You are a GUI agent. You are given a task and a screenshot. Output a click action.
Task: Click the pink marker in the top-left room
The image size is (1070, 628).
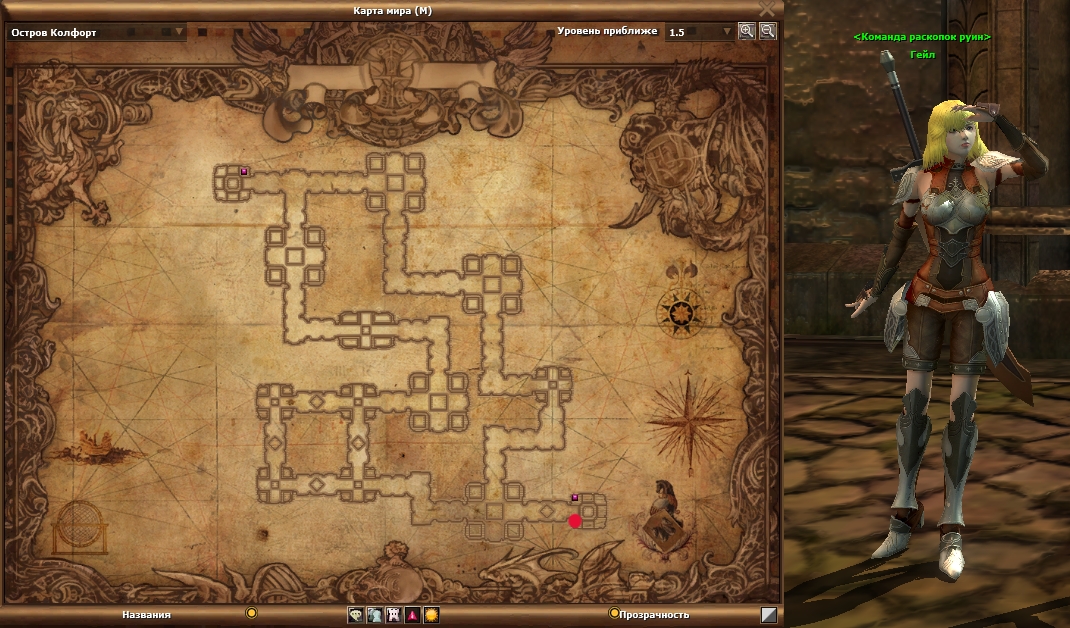tap(243, 172)
